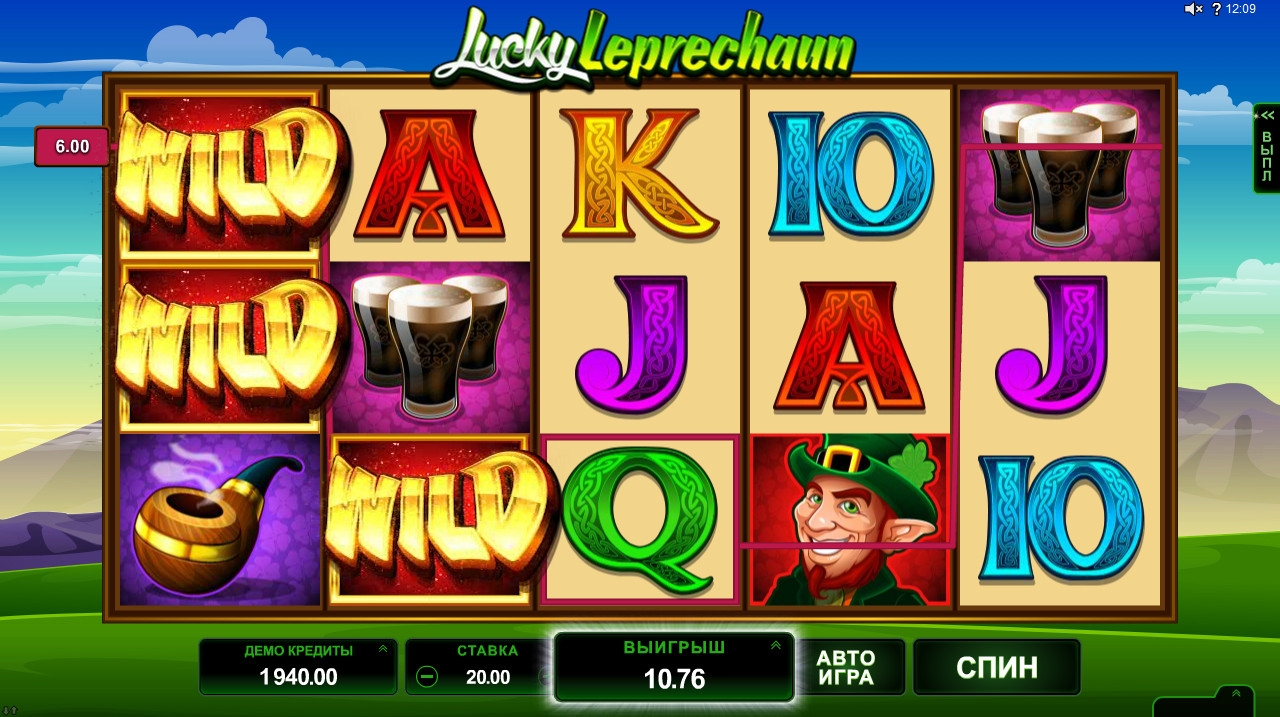Toggle the muted sound speaker icon
This screenshot has height=717, width=1280.
(1193, 9)
